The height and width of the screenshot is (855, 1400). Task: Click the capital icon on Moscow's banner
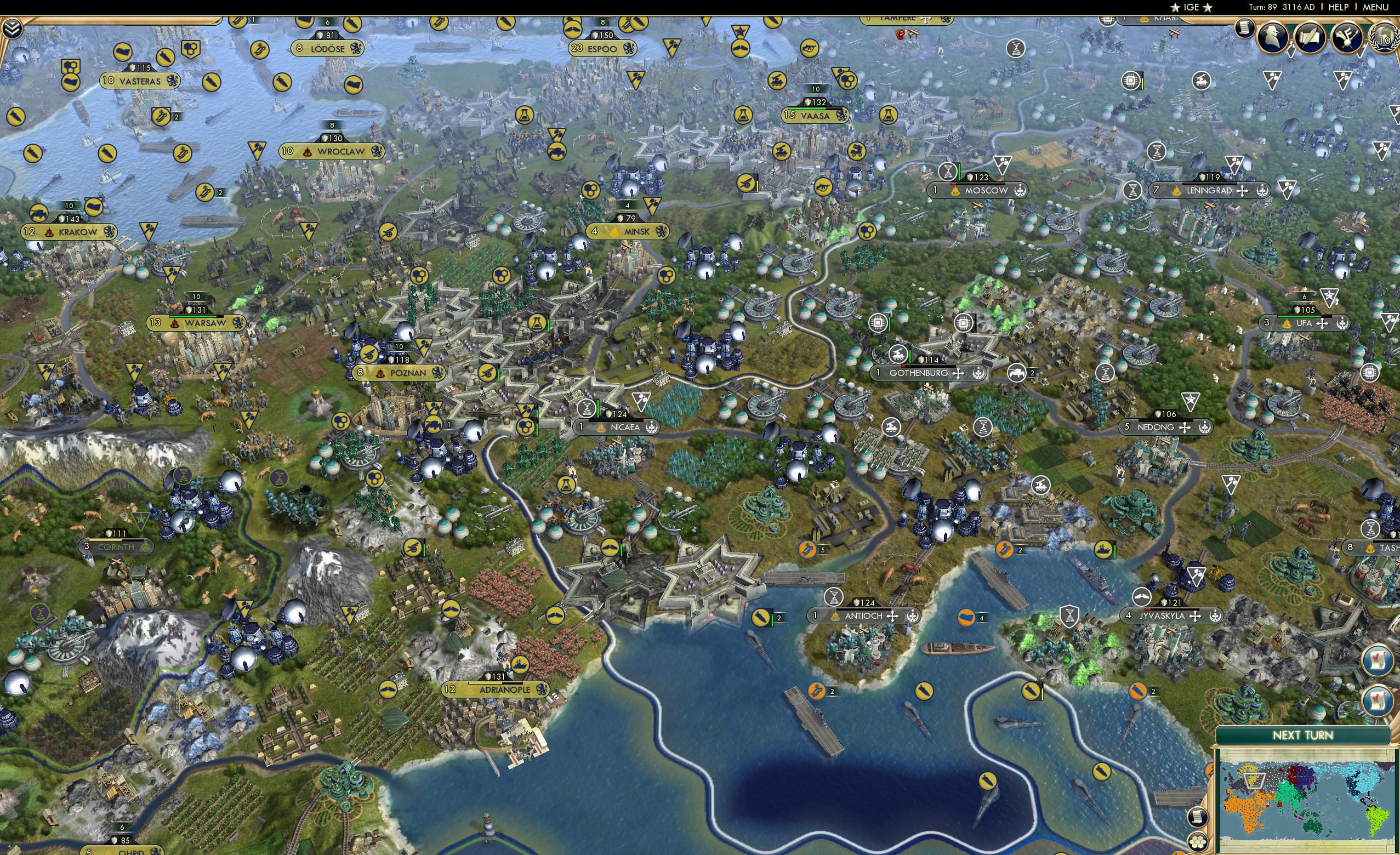click(x=955, y=192)
